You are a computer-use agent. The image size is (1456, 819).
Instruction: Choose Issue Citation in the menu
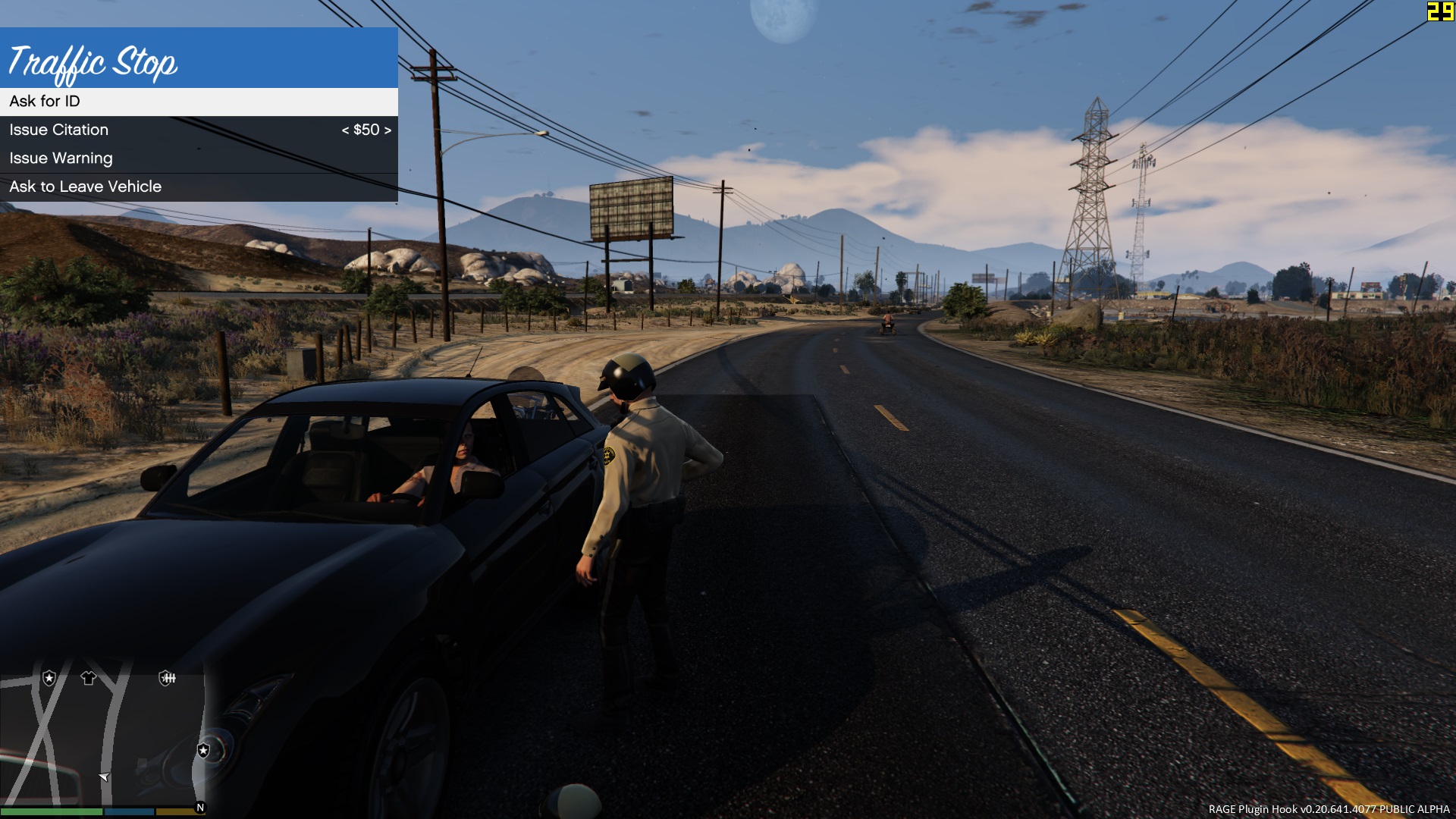[x=59, y=130]
